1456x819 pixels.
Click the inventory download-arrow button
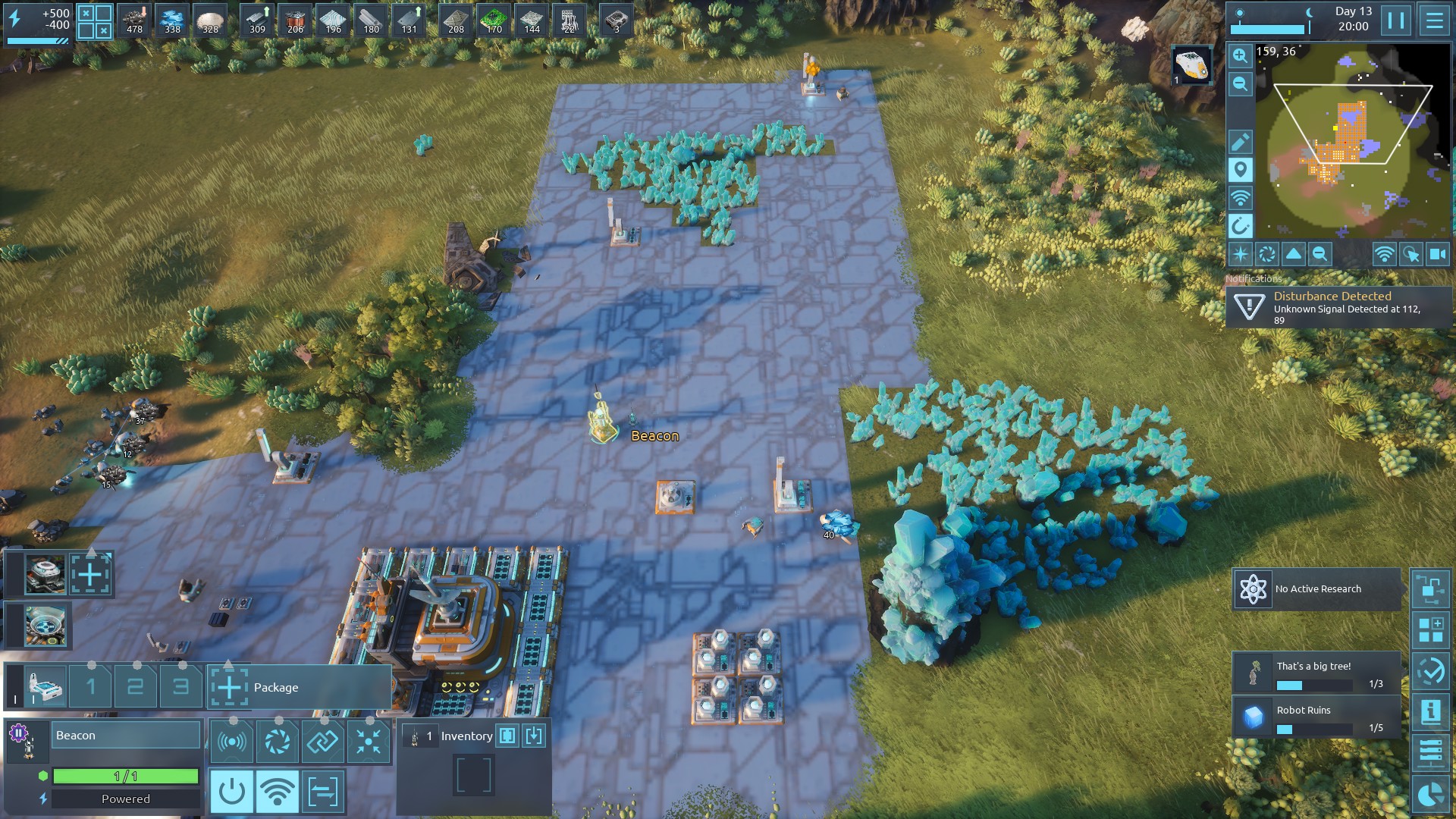point(534,736)
